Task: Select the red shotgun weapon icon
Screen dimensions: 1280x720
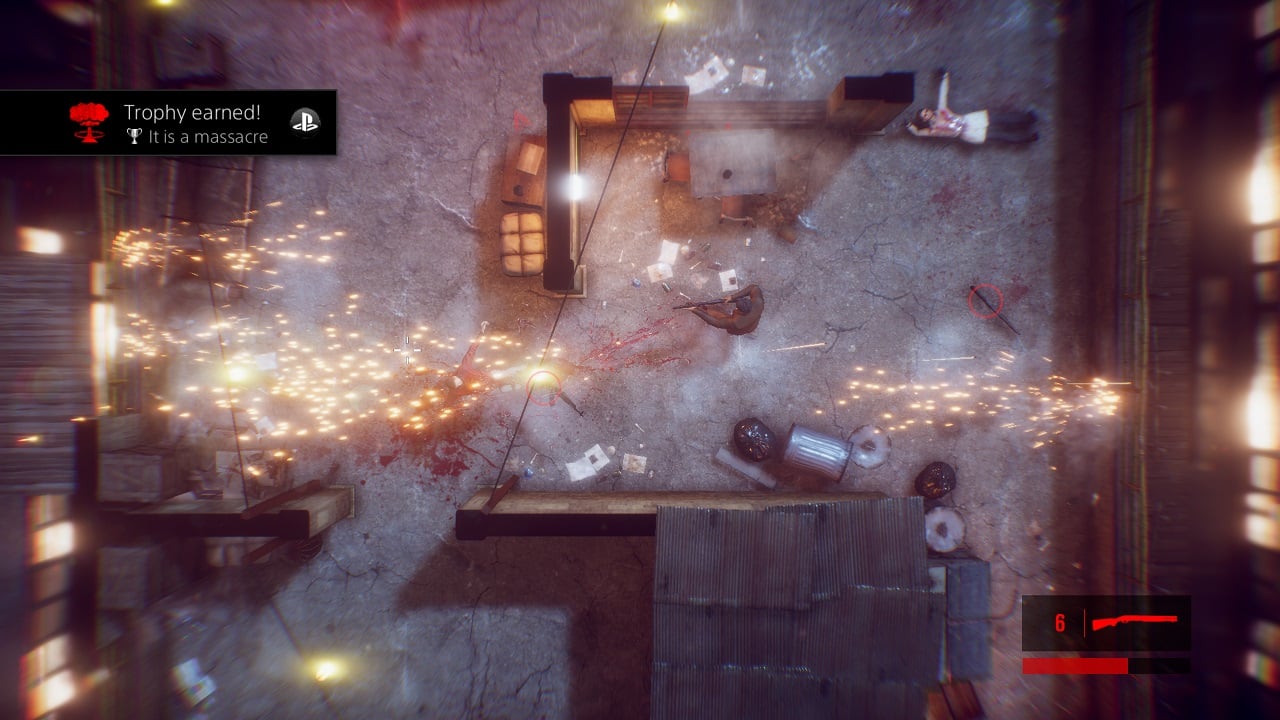Action: coord(1134,623)
